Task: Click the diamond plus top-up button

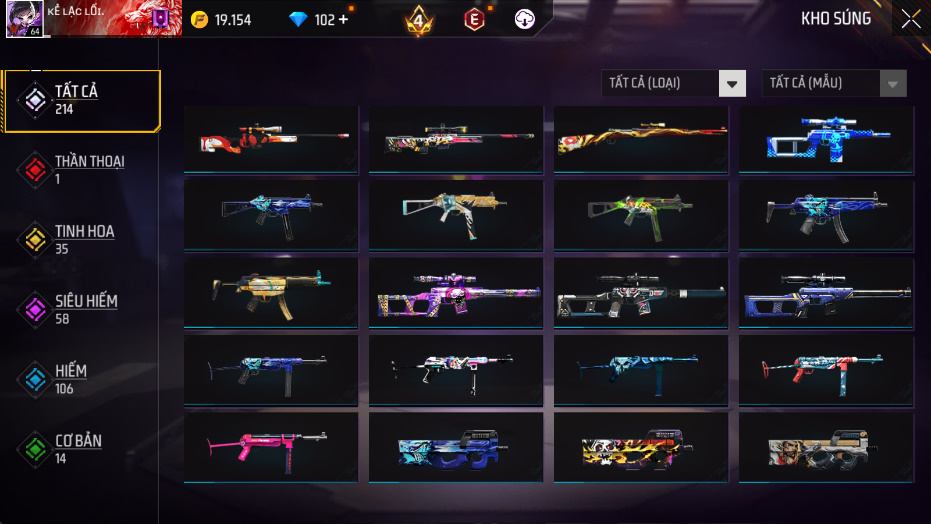Action: 344,20
